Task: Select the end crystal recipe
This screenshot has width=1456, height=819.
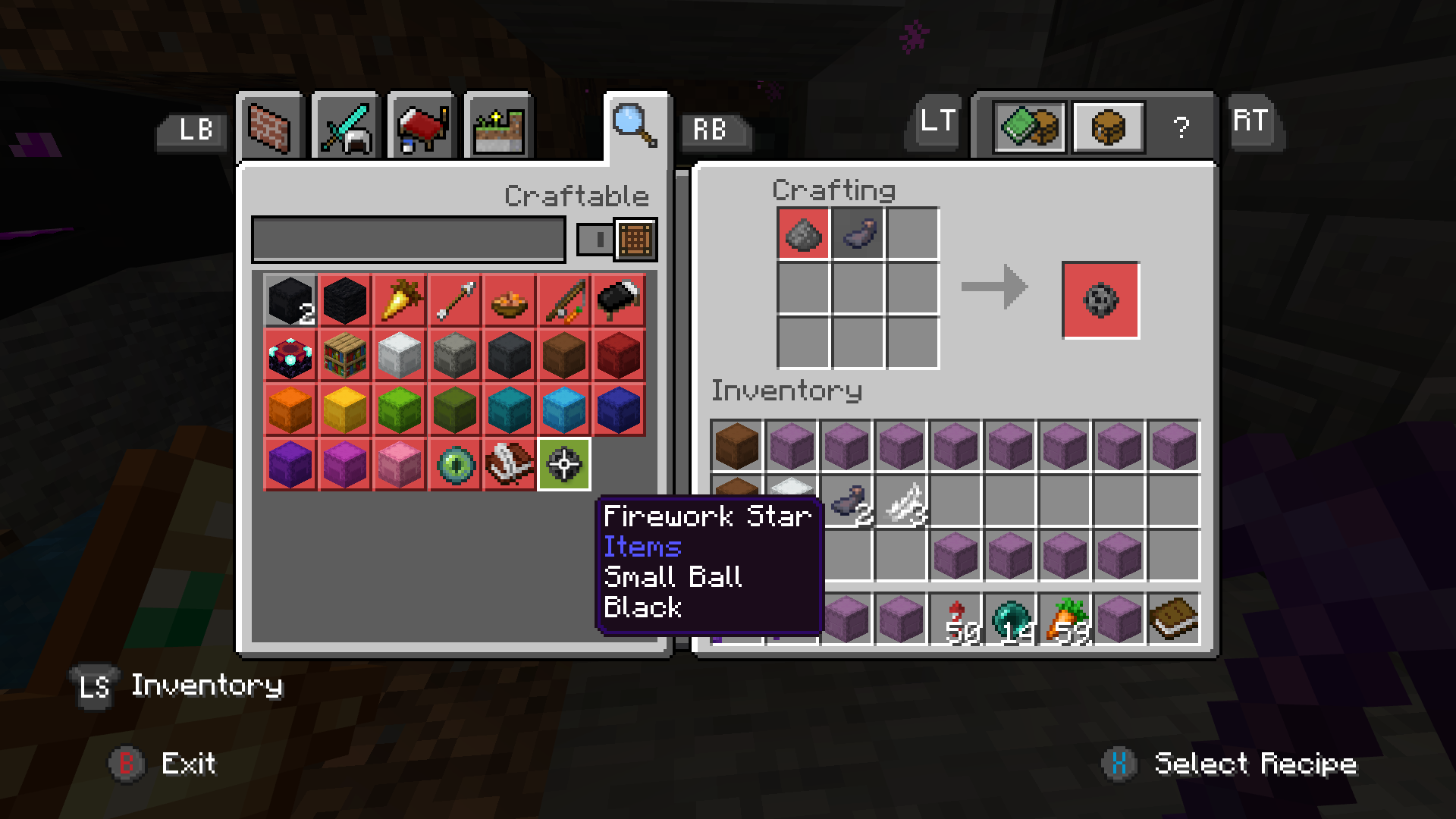Action: point(290,355)
